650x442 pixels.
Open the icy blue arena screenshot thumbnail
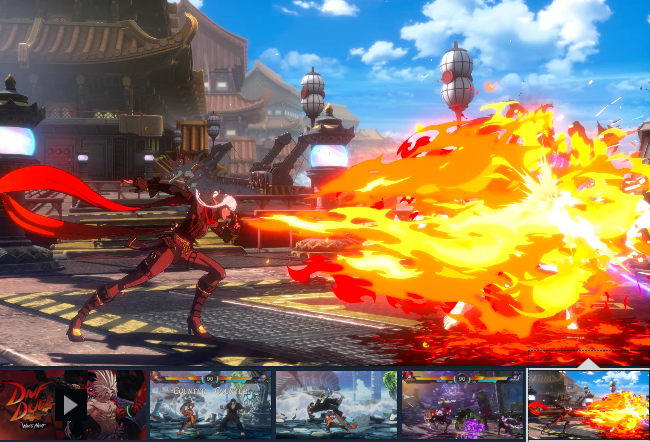(336, 405)
